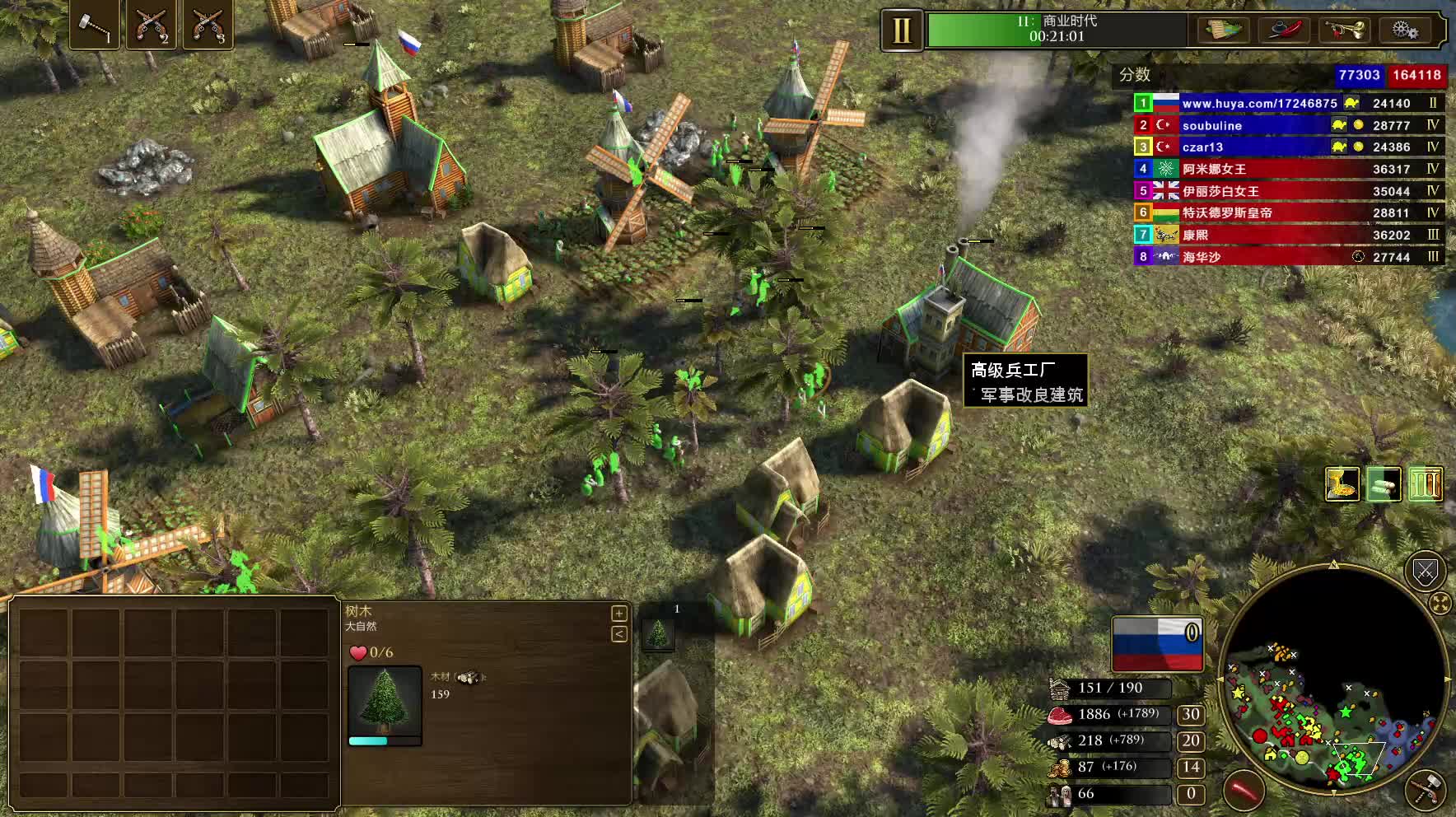Click the green Roman numeral III notification icon
Viewport: 1456px width, 817px height.
click(1426, 484)
